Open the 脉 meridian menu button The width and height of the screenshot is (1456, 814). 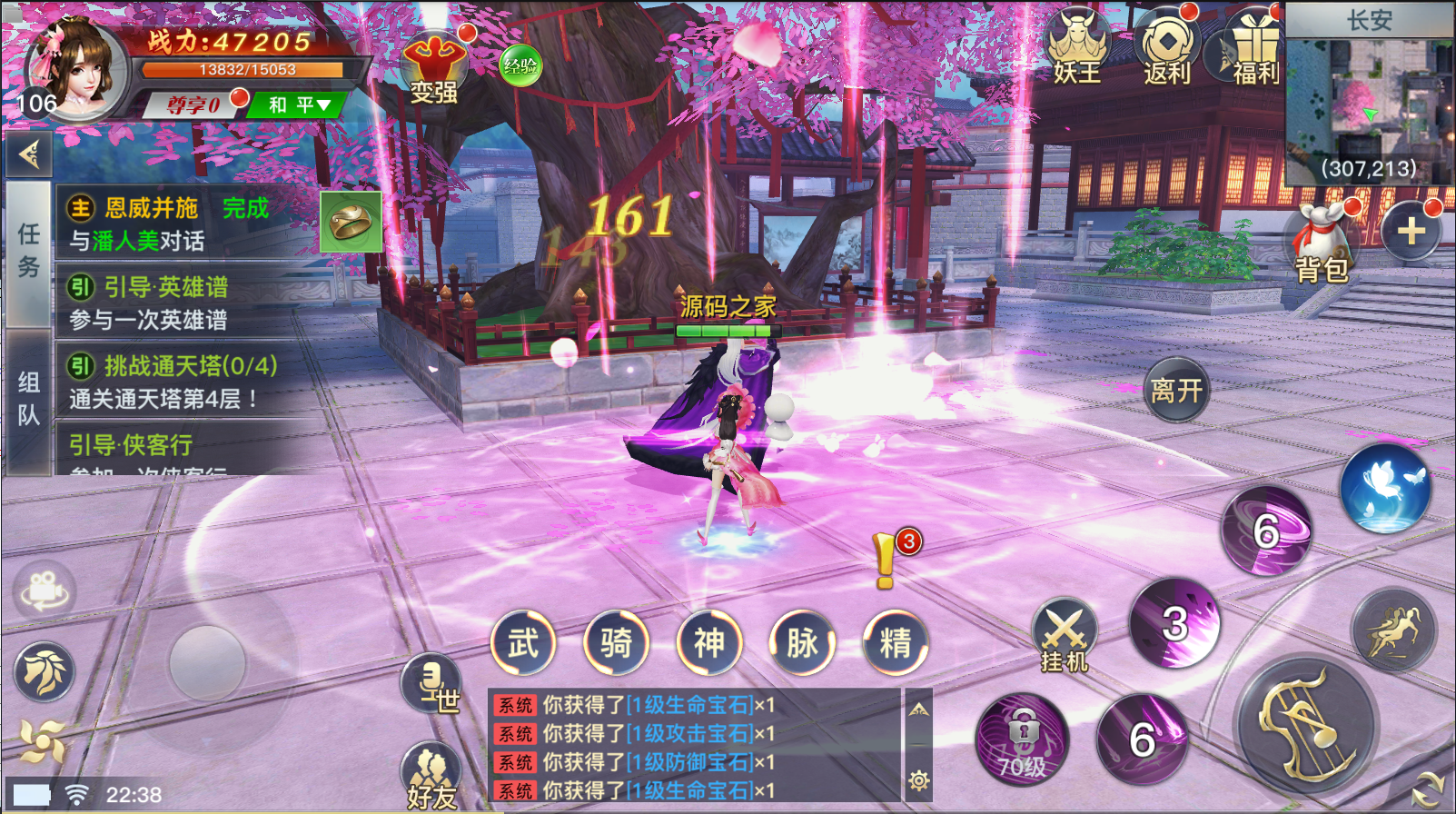[x=802, y=643]
